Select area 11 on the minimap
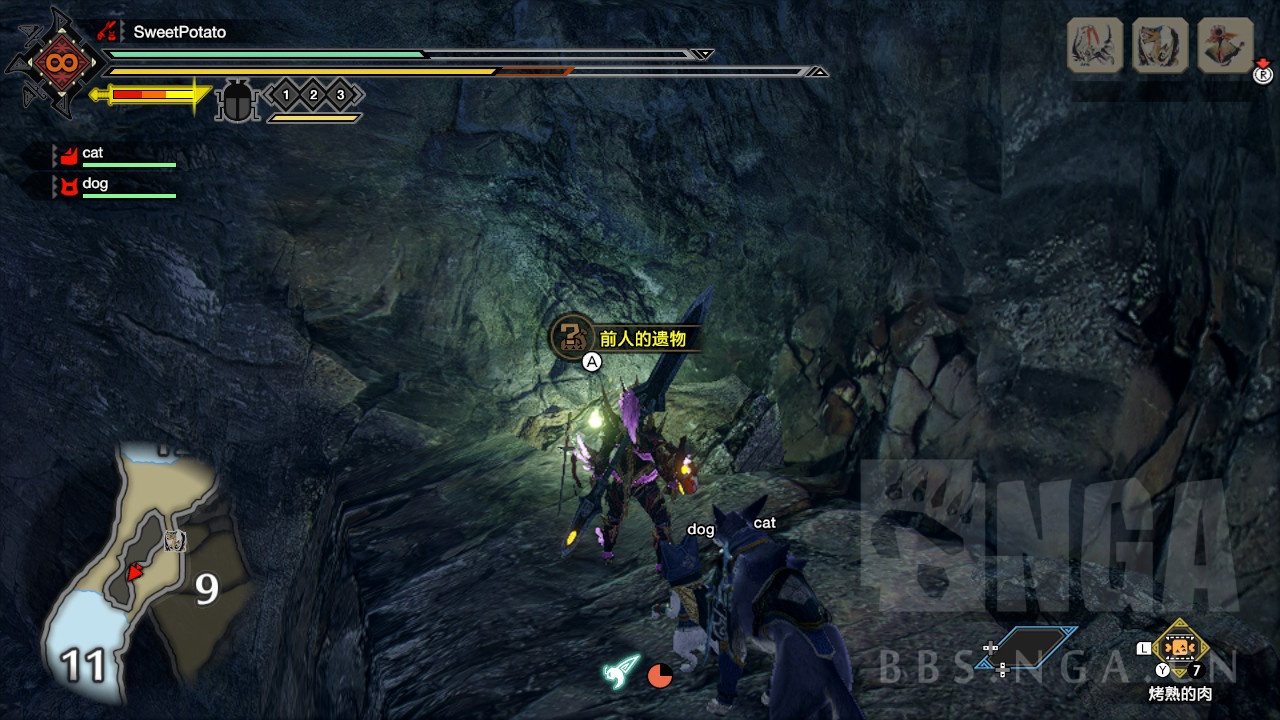 (84, 664)
